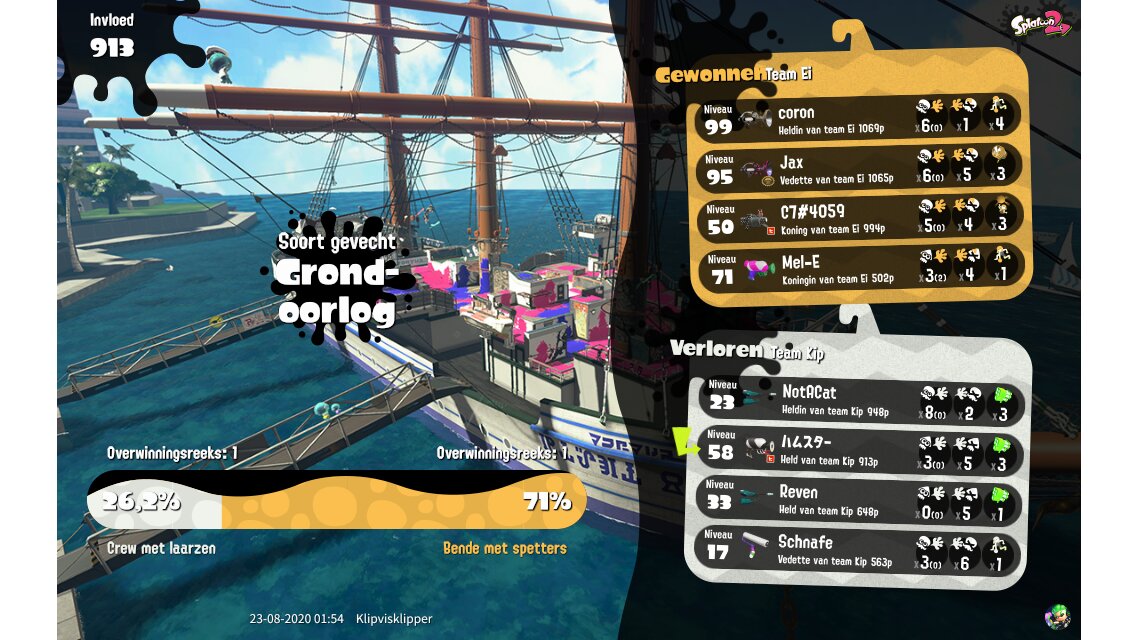The height and width of the screenshot is (640, 1138).
Task: Open the player avatar icon
Action: tap(1057, 615)
